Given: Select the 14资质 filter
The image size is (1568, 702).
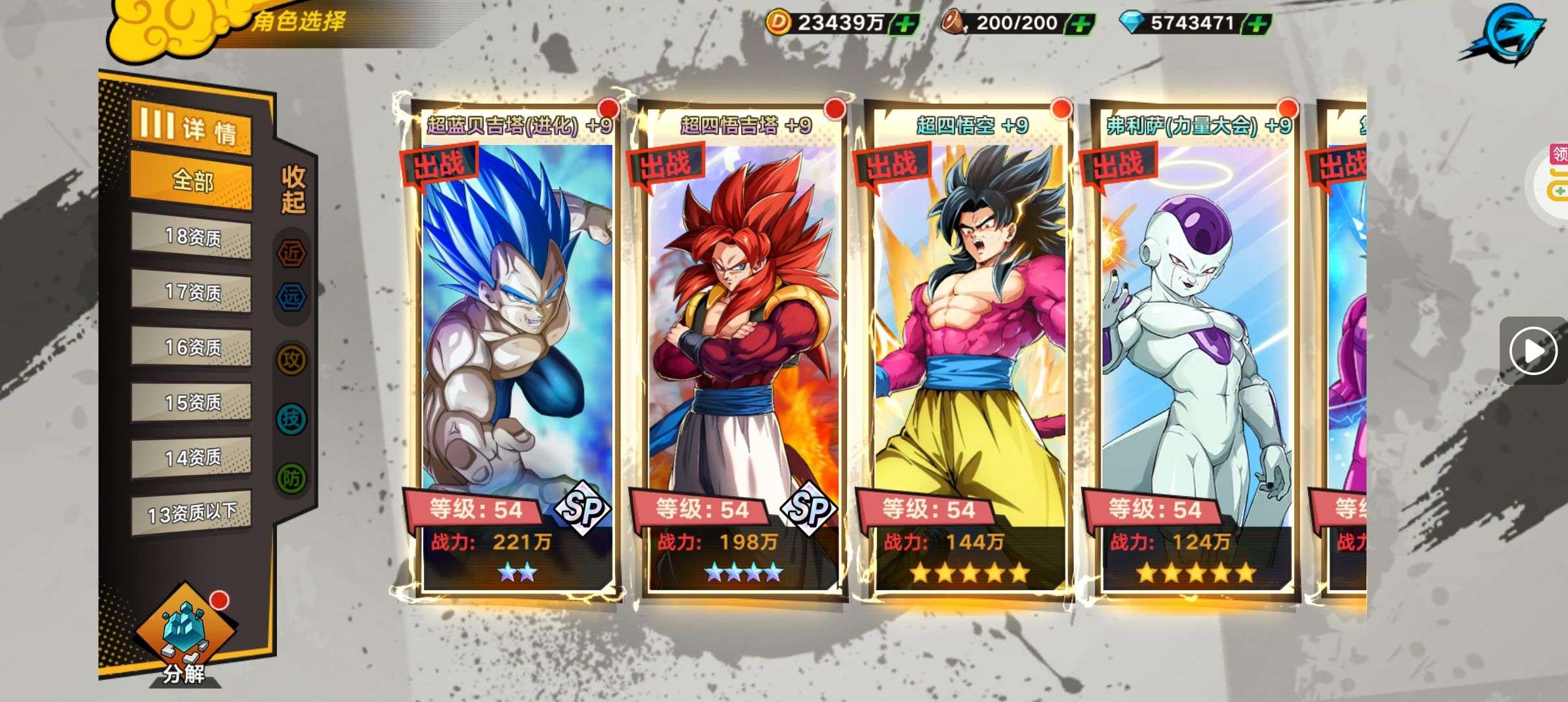Looking at the screenshot, I should click(191, 458).
